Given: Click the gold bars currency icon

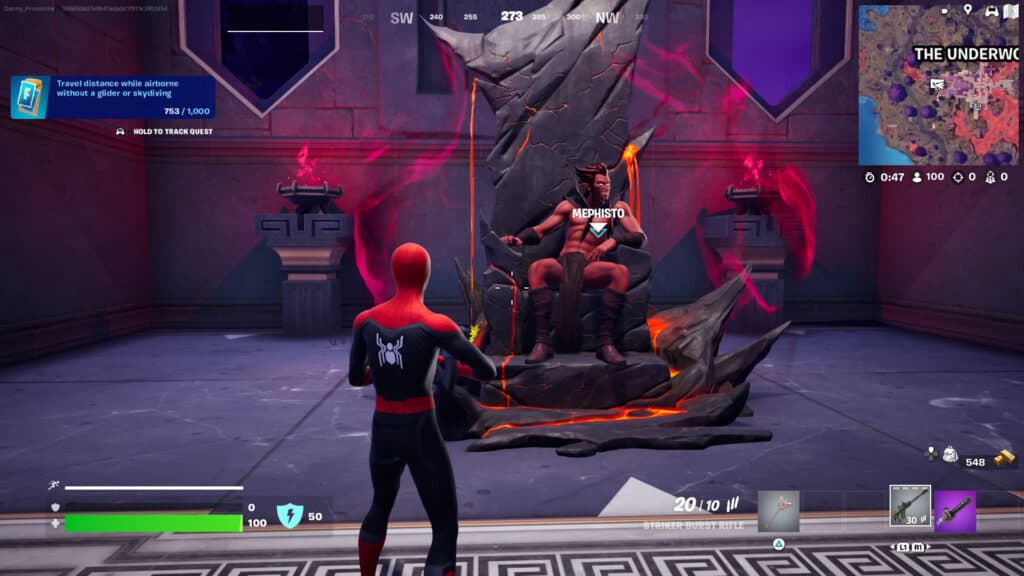Looking at the screenshot, I should click(1004, 456).
